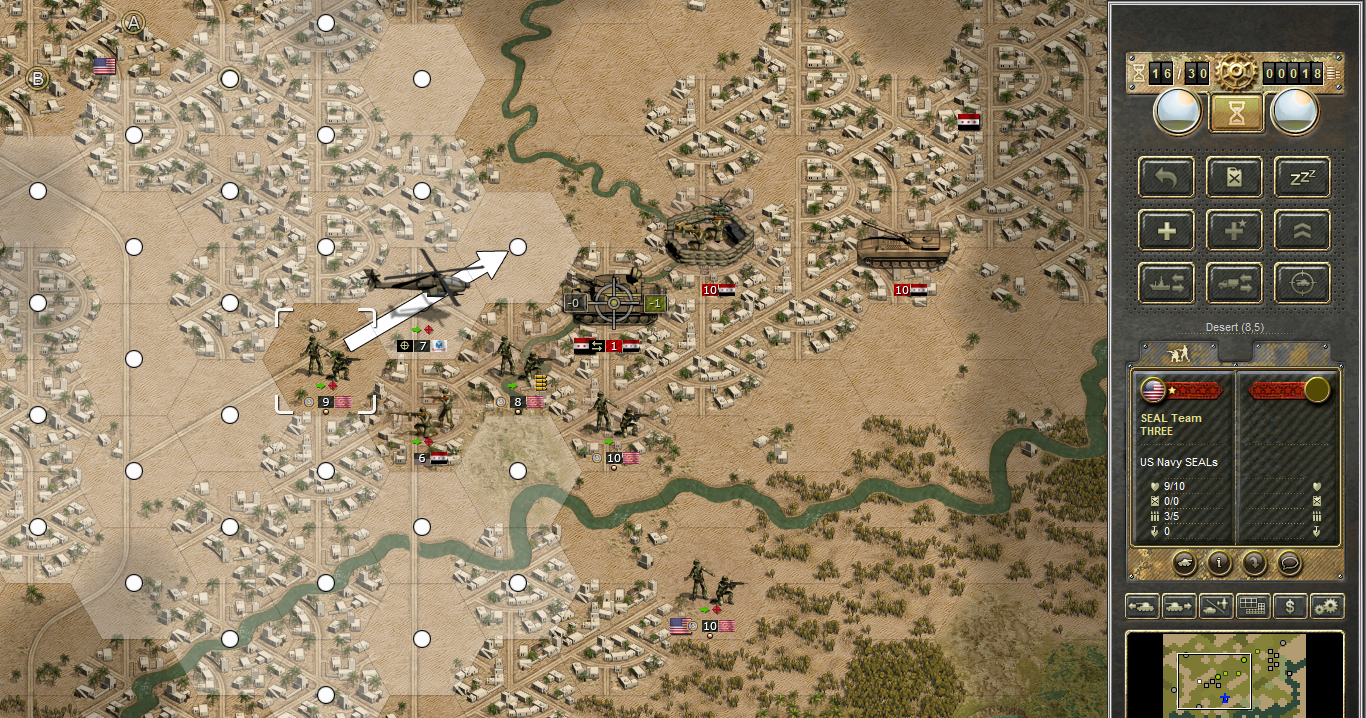Undo the last move with the arrow button
Viewport: 1366px width, 718px height.
coord(1167,178)
